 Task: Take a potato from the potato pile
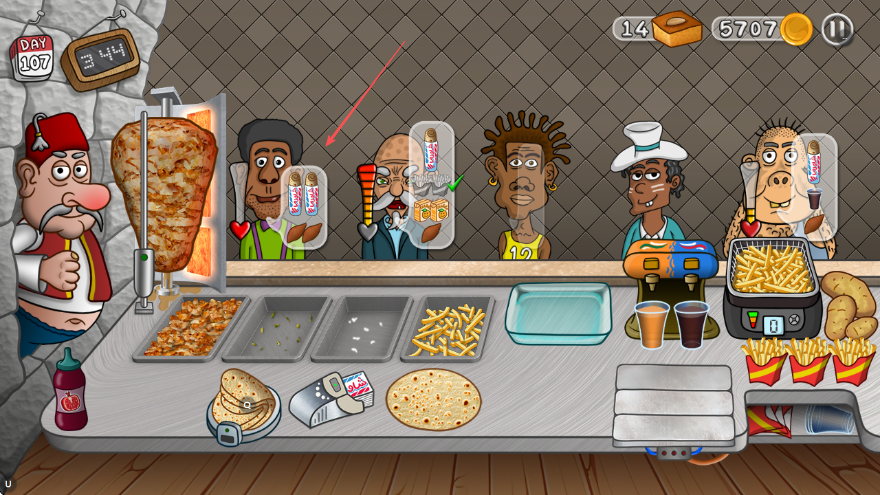tap(848, 305)
